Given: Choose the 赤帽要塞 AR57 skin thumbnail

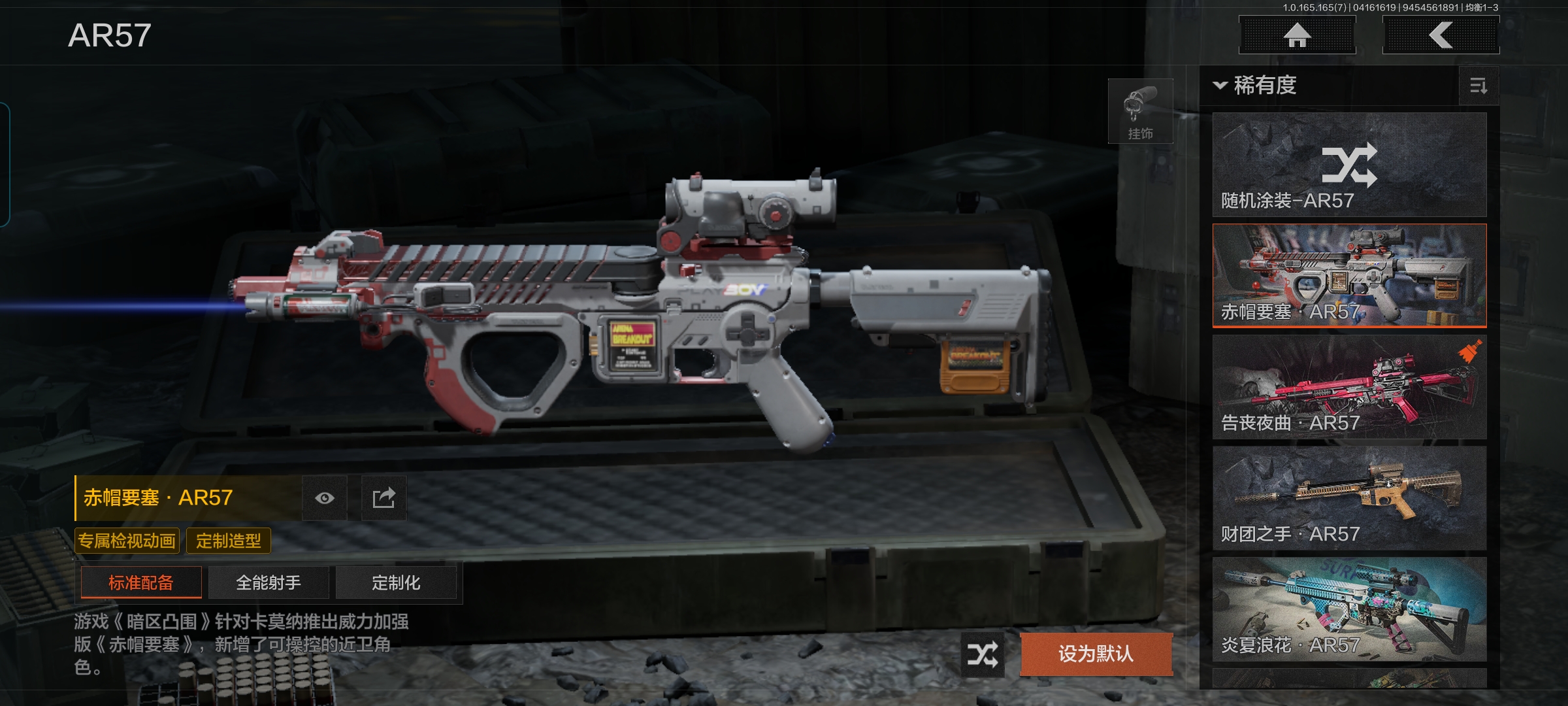Looking at the screenshot, I should click(x=1349, y=275).
